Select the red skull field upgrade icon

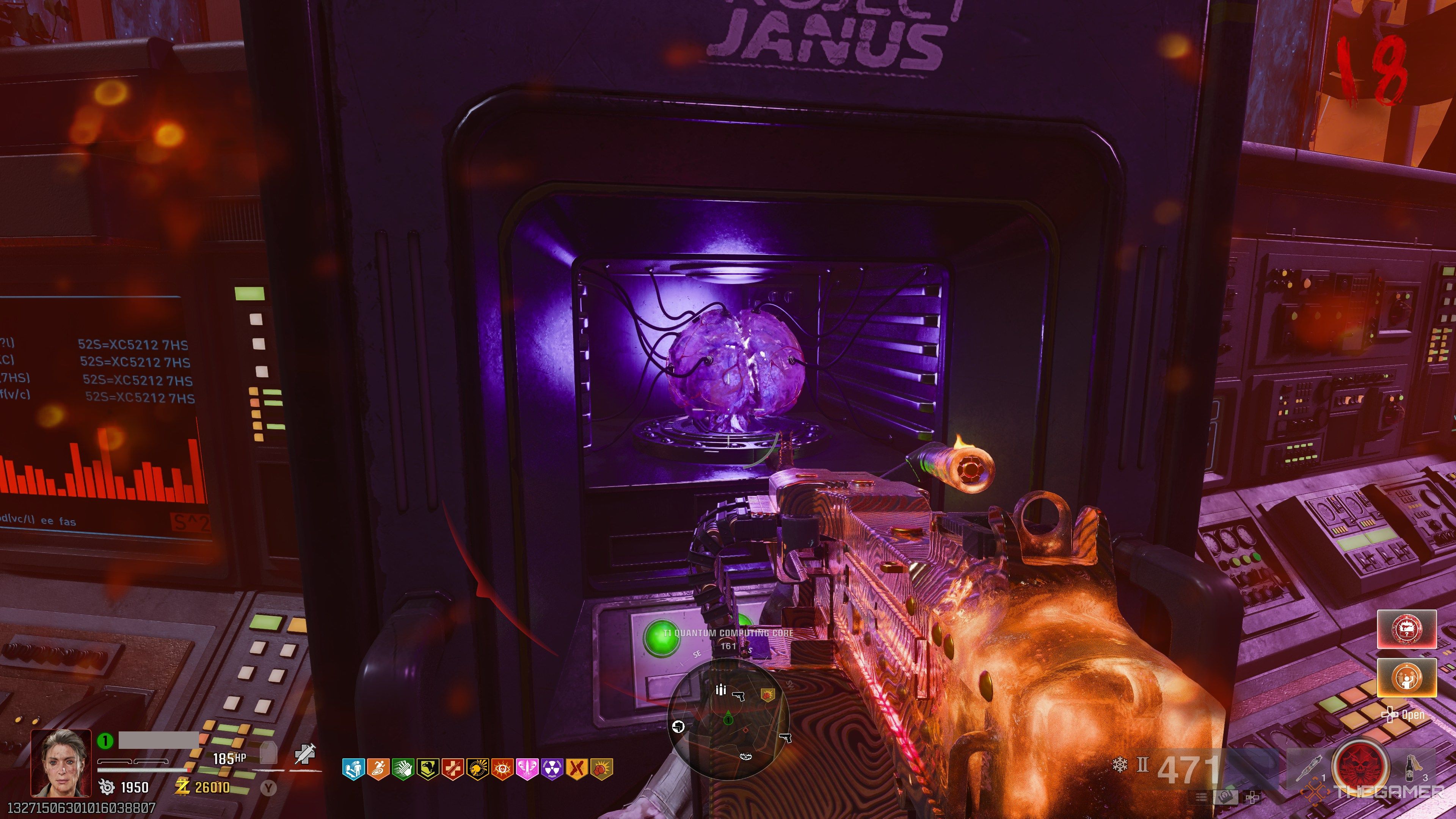coord(1360,765)
